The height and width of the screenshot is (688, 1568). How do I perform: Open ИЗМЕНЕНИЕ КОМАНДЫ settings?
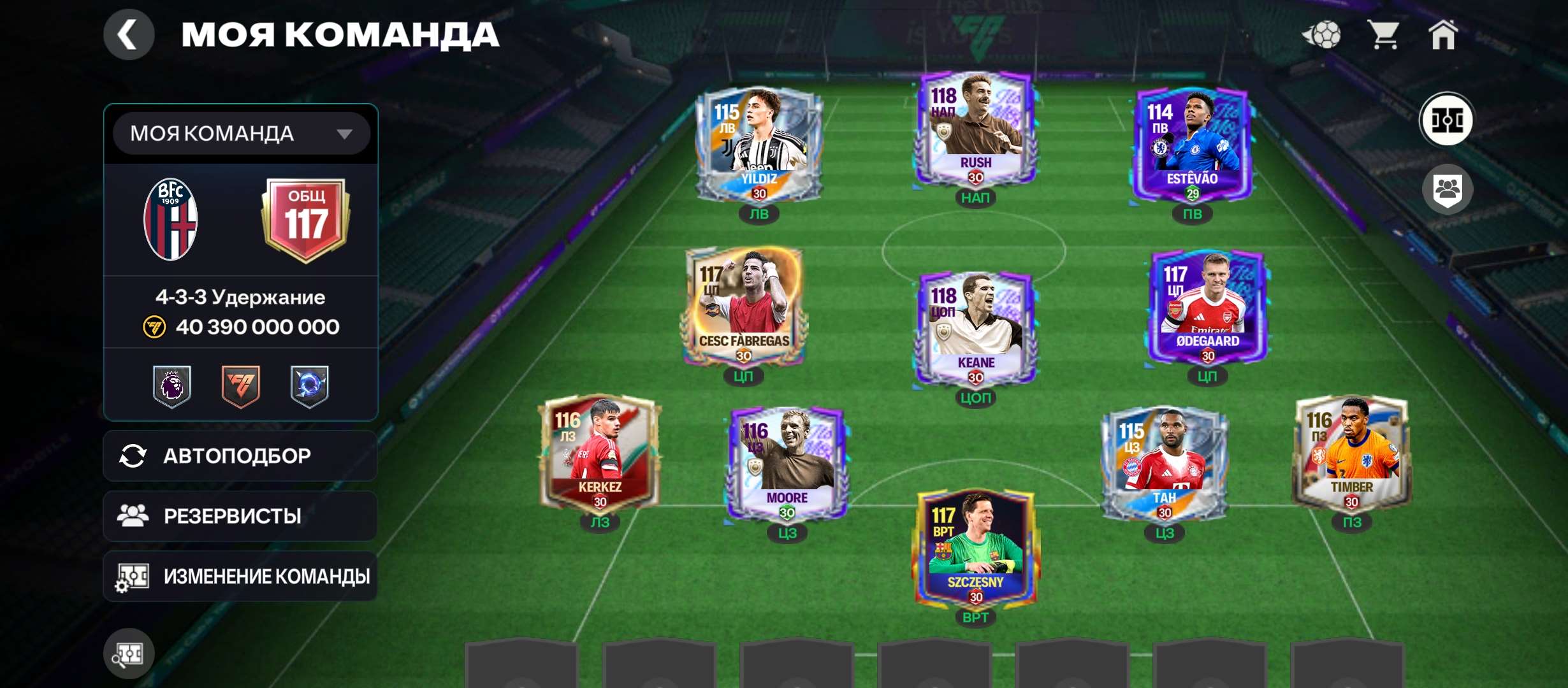[x=239, y=575]
